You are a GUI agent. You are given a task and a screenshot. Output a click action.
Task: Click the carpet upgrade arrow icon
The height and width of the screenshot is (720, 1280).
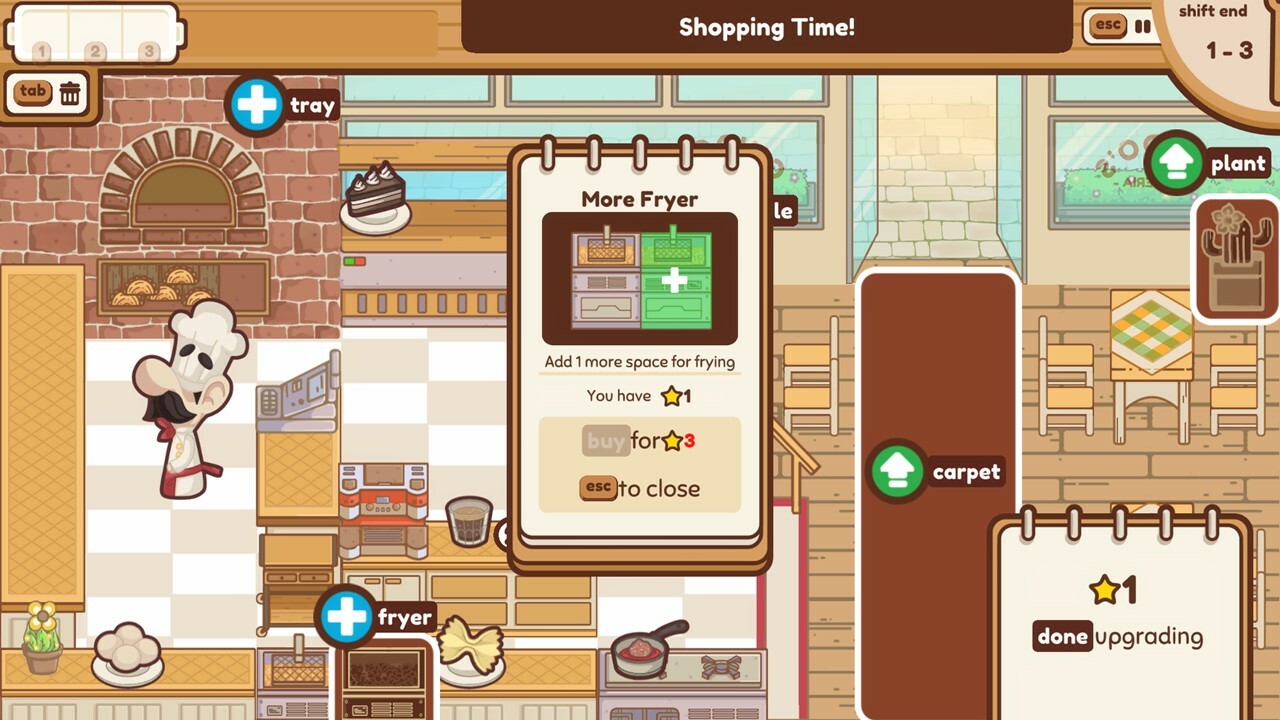897,471
